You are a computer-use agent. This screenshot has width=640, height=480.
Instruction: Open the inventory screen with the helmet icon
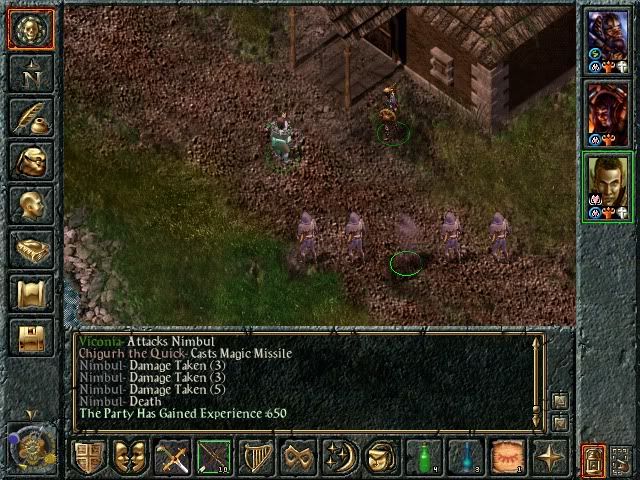pyautogui.click(x=30, y=161)
